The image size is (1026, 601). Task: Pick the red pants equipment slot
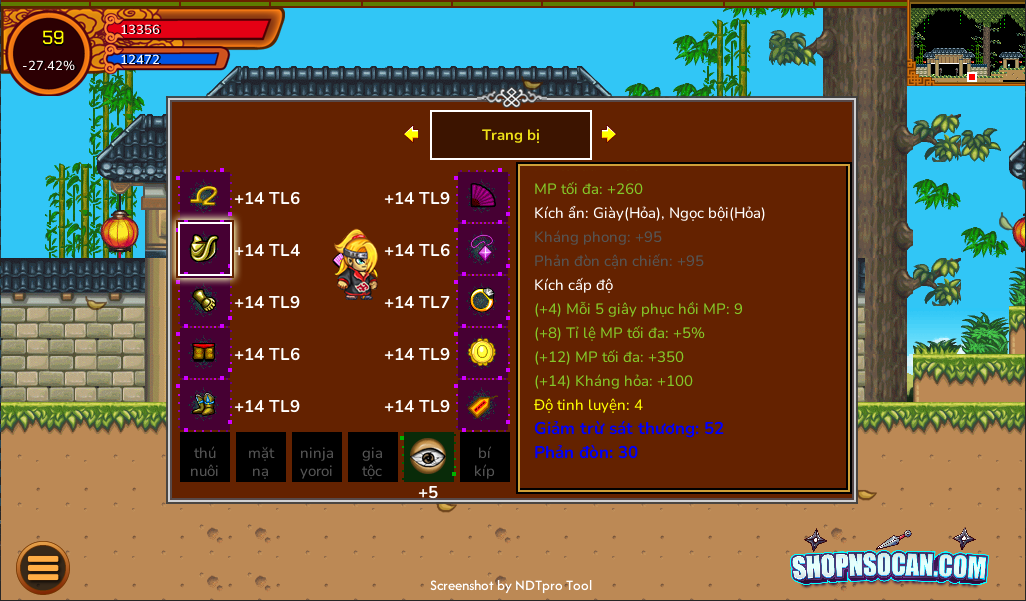pos(205,353)
